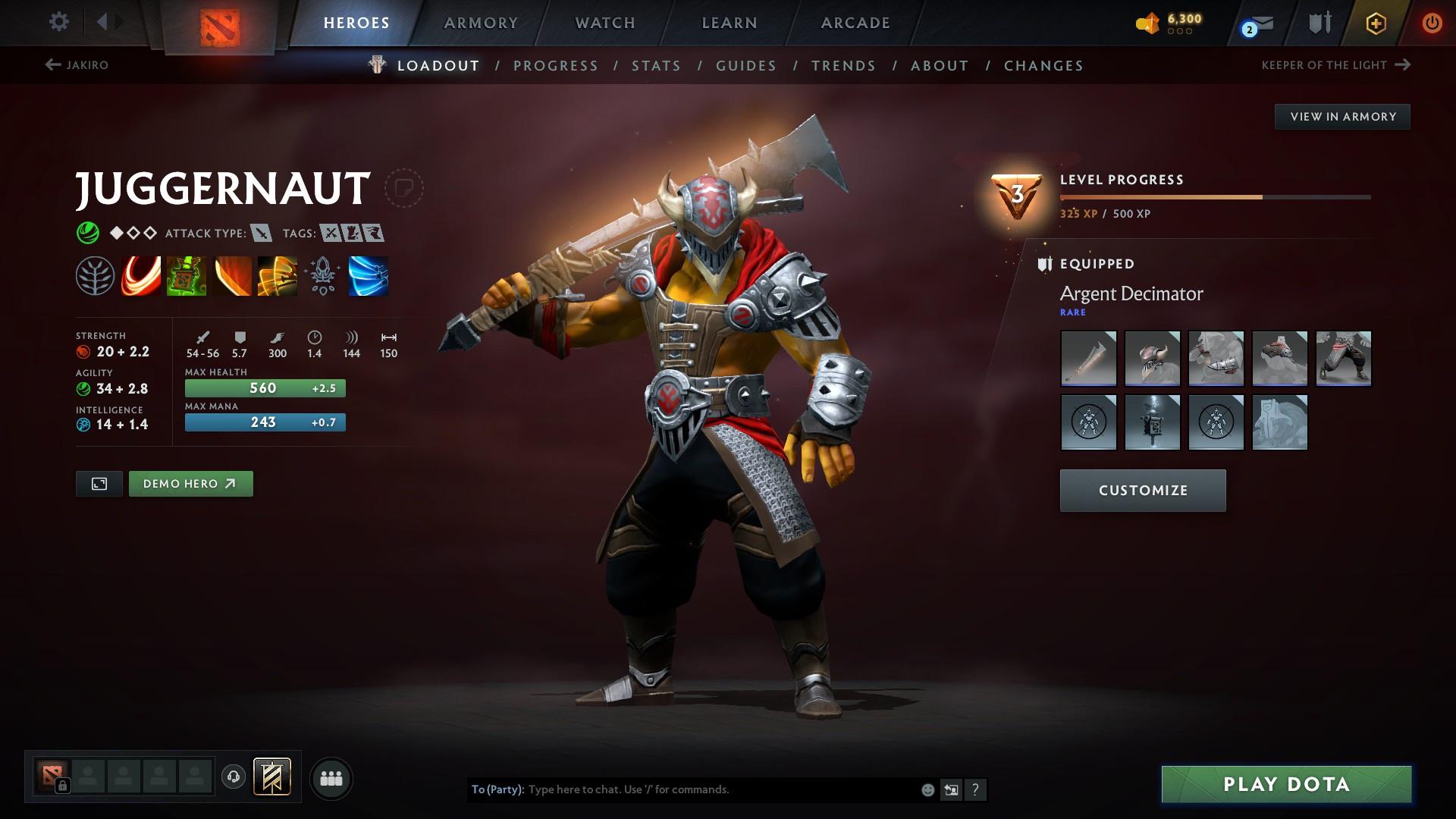
Task: Open the friends list icon
Action: click(331, 777)
